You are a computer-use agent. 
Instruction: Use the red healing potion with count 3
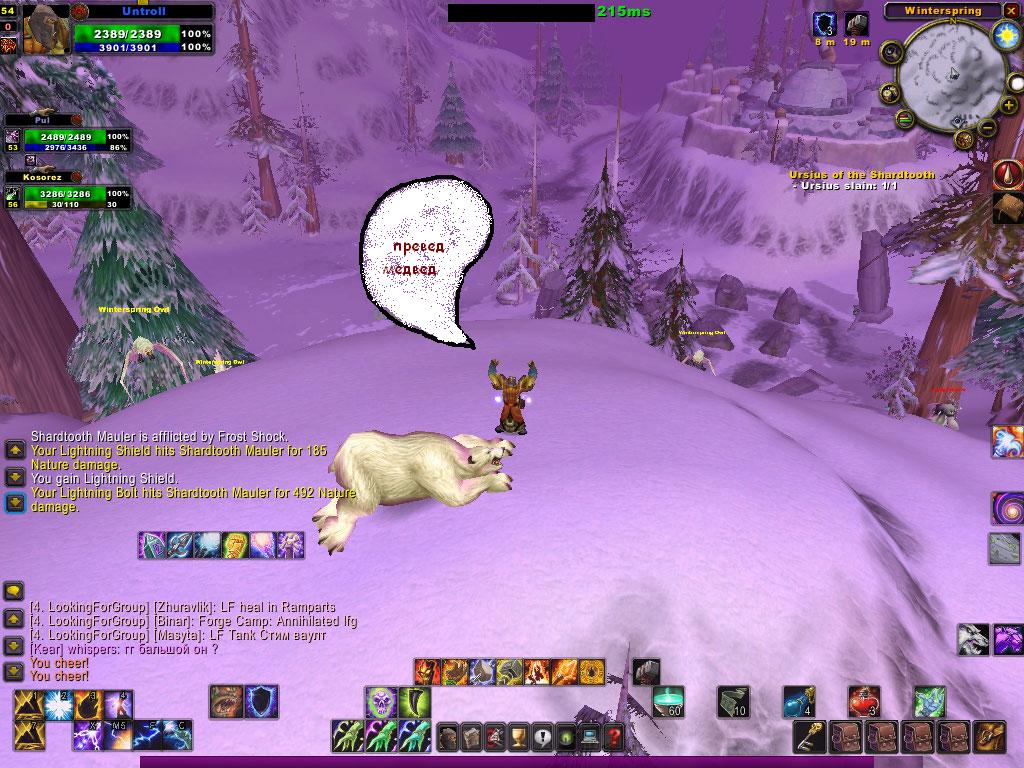click(863, 701)
